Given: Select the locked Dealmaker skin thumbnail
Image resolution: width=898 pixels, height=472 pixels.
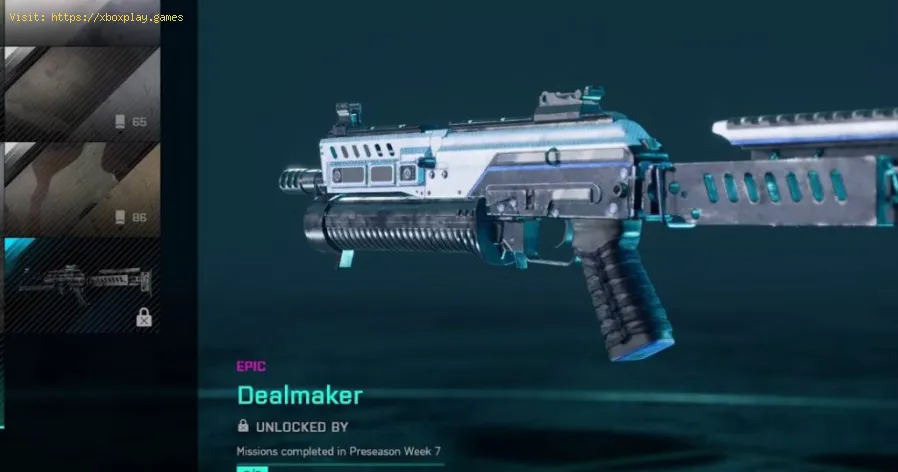Looking at the screenshot, I should [82, 284].
